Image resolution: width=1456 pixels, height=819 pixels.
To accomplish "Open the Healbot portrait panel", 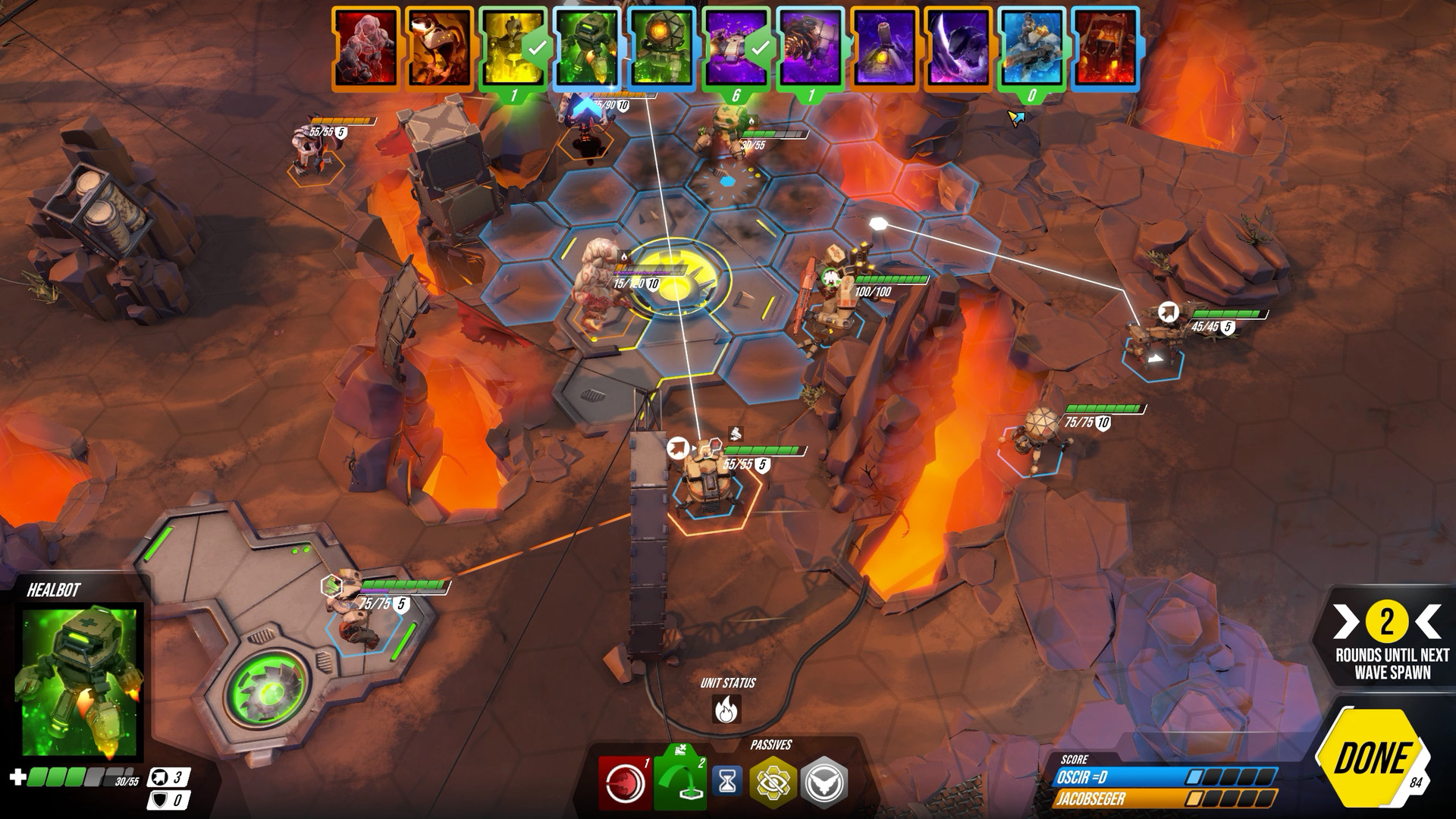I will 79,681.
